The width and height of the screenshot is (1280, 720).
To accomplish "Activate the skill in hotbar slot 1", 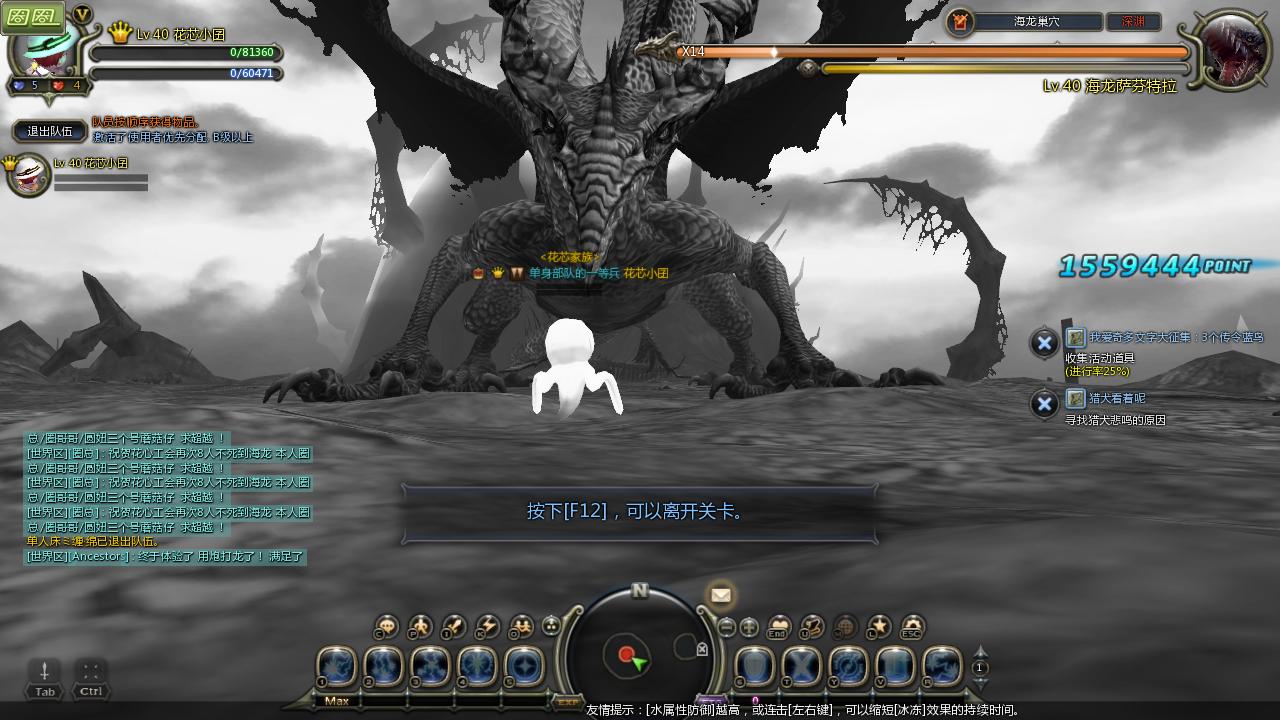I will tap(337, 666).
